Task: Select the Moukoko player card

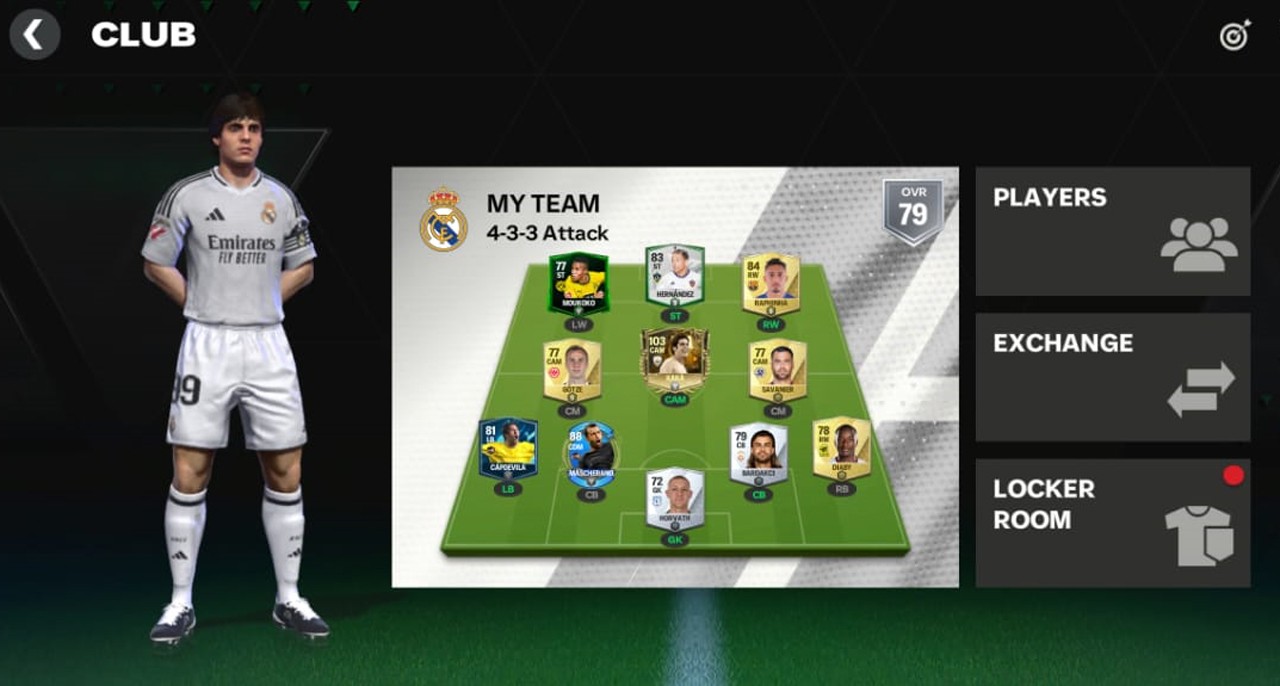Action: click(578, 283)
